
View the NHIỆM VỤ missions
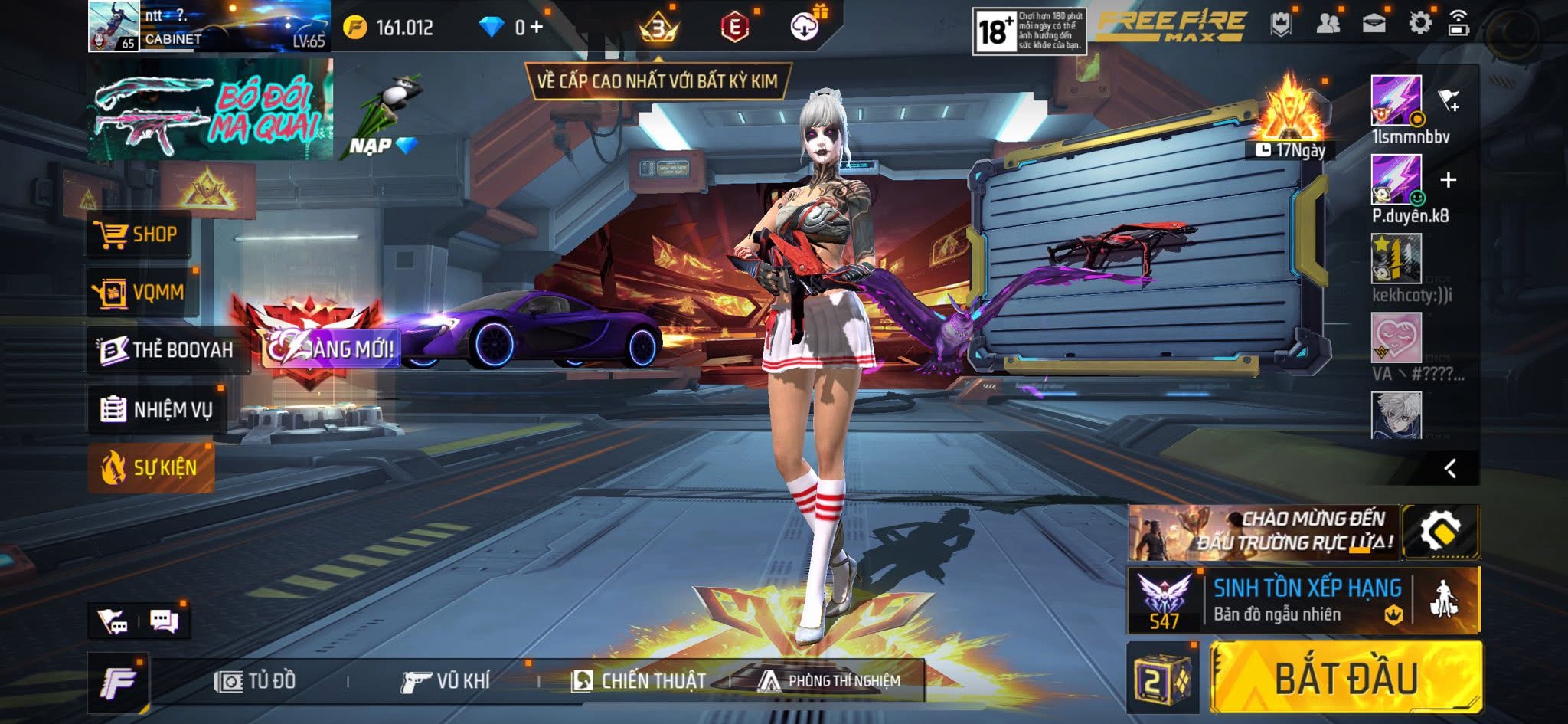tap(156, 409)
